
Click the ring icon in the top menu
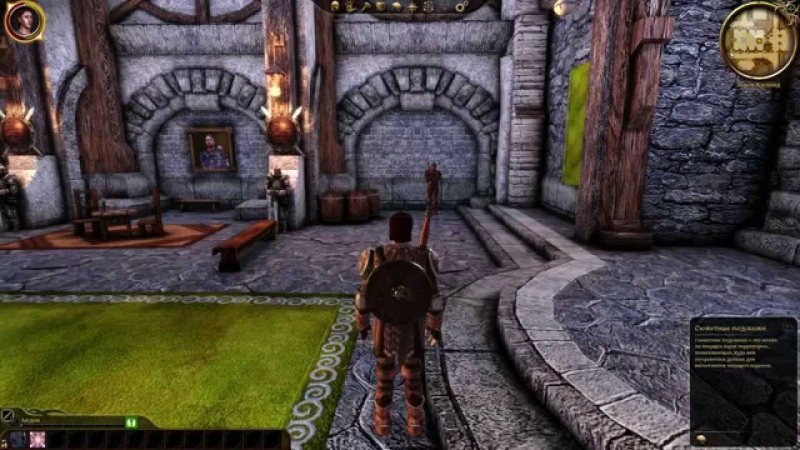[459, 7]
